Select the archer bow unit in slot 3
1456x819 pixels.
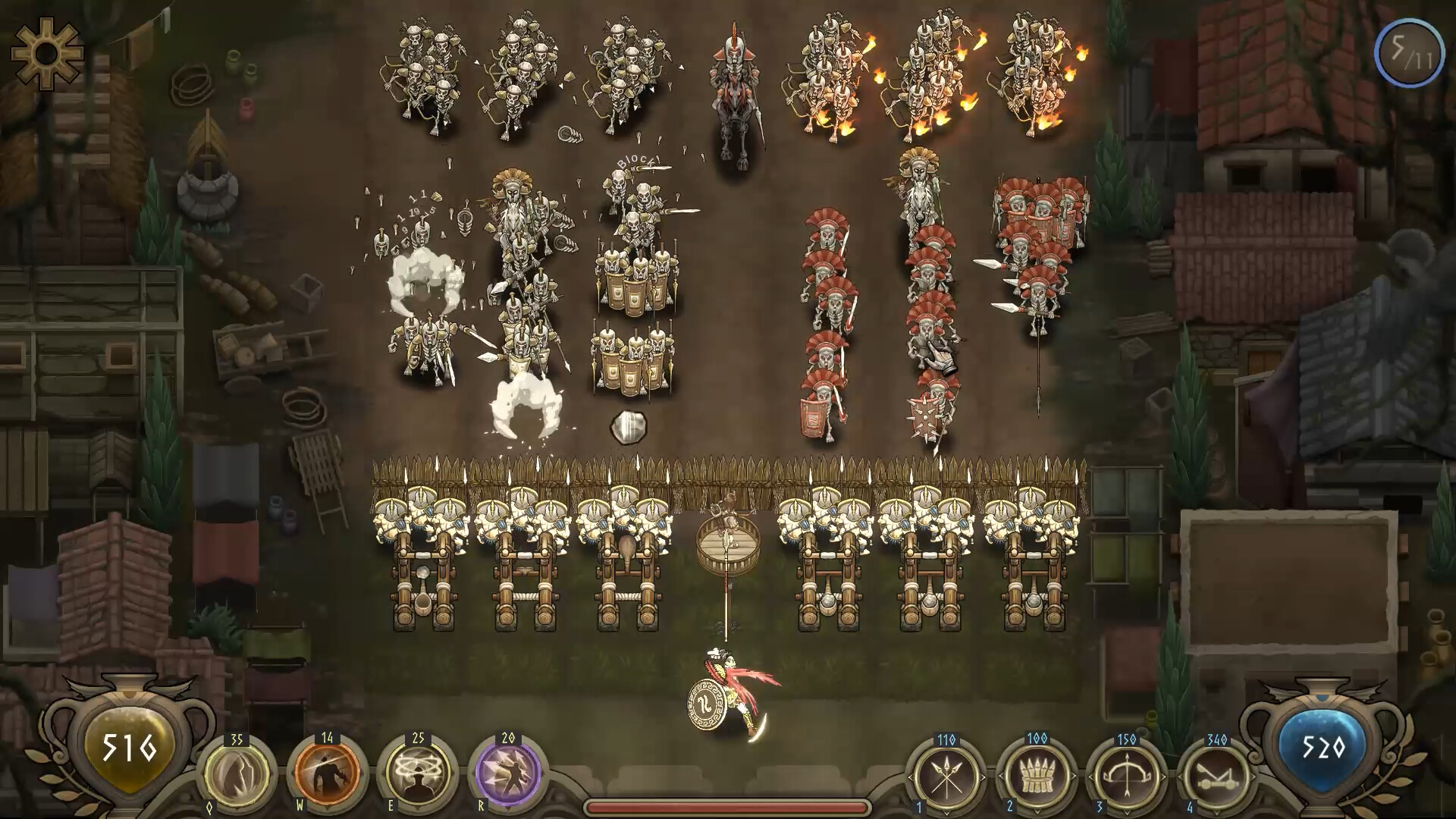tap(1128, 777)
